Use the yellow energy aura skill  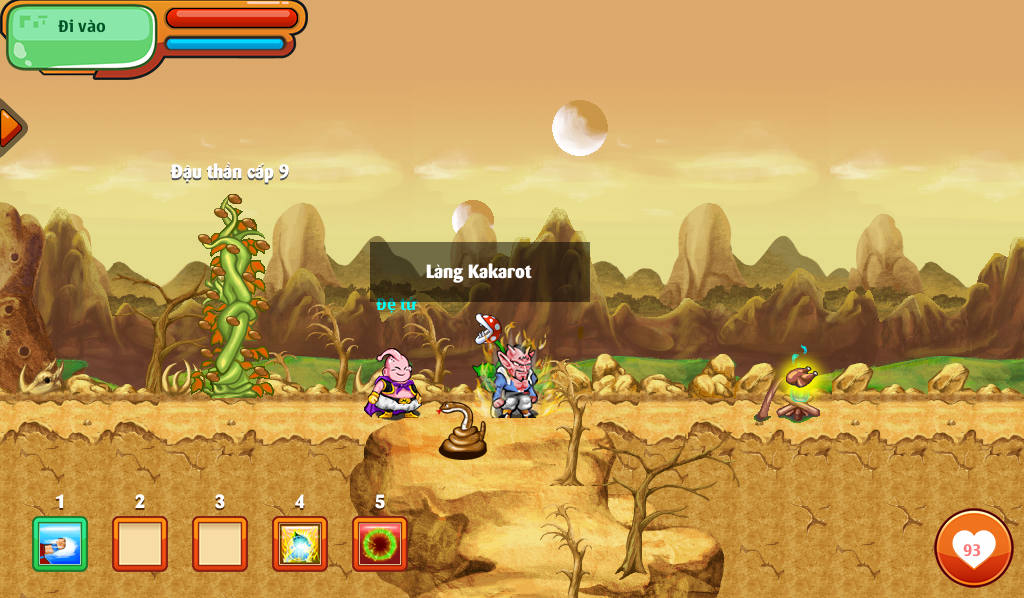pyautogui.click(x=300, y=544)
